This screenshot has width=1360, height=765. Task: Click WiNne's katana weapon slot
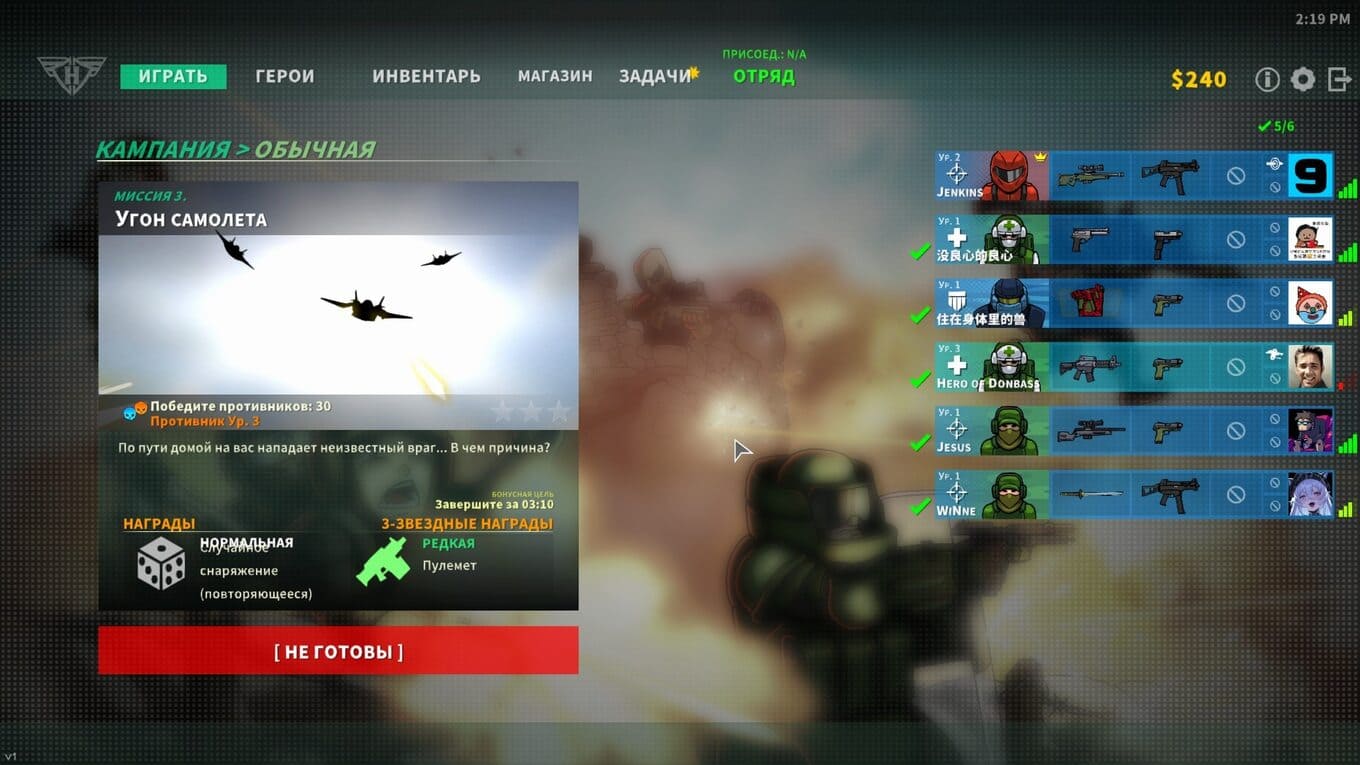point(1091,494)
